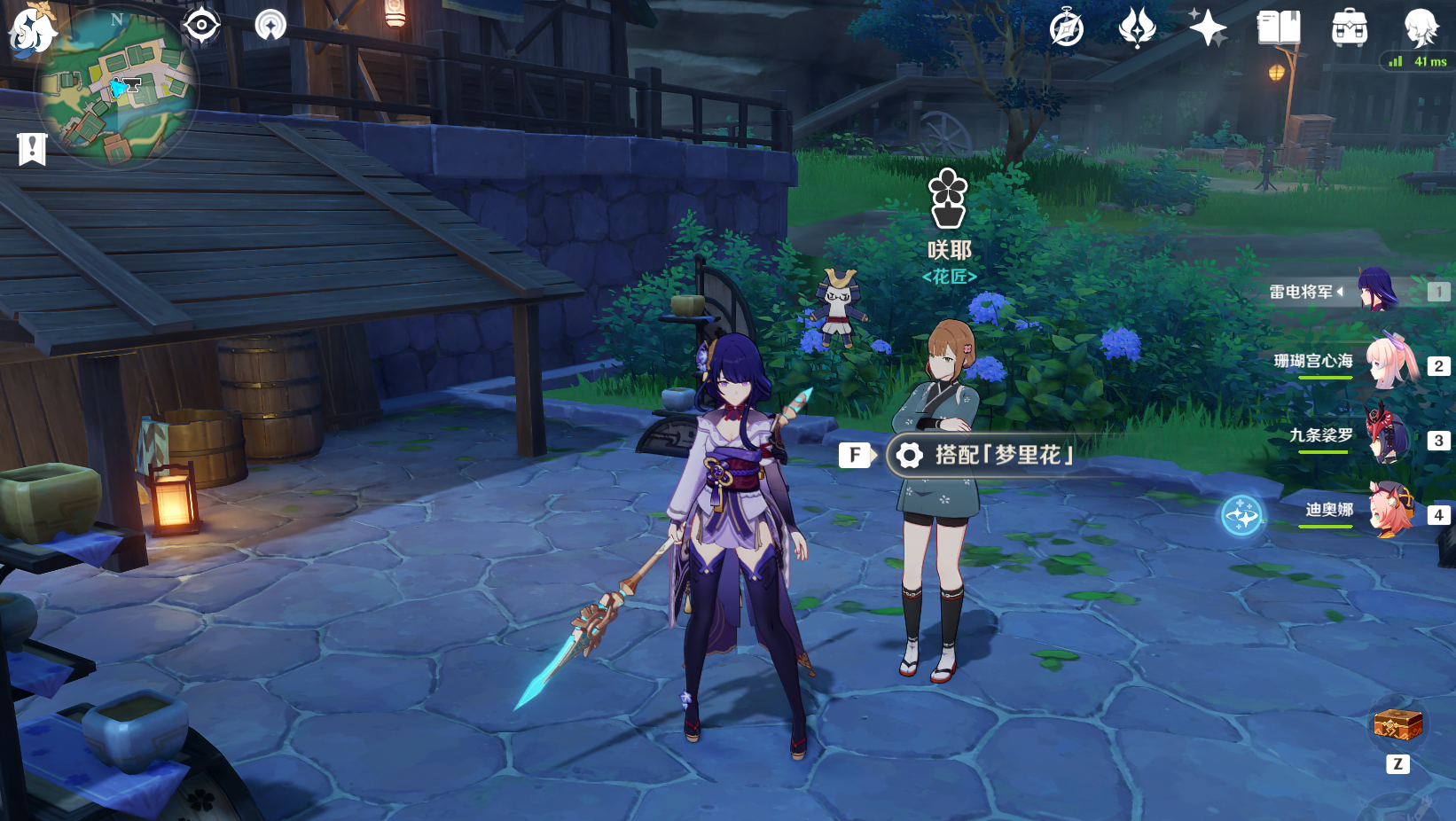The width and height of the screenshot is (1456, 821).
Task: Toggle the elemental sight eye icon
Action: pyautogui.click(x=201, y=25)
